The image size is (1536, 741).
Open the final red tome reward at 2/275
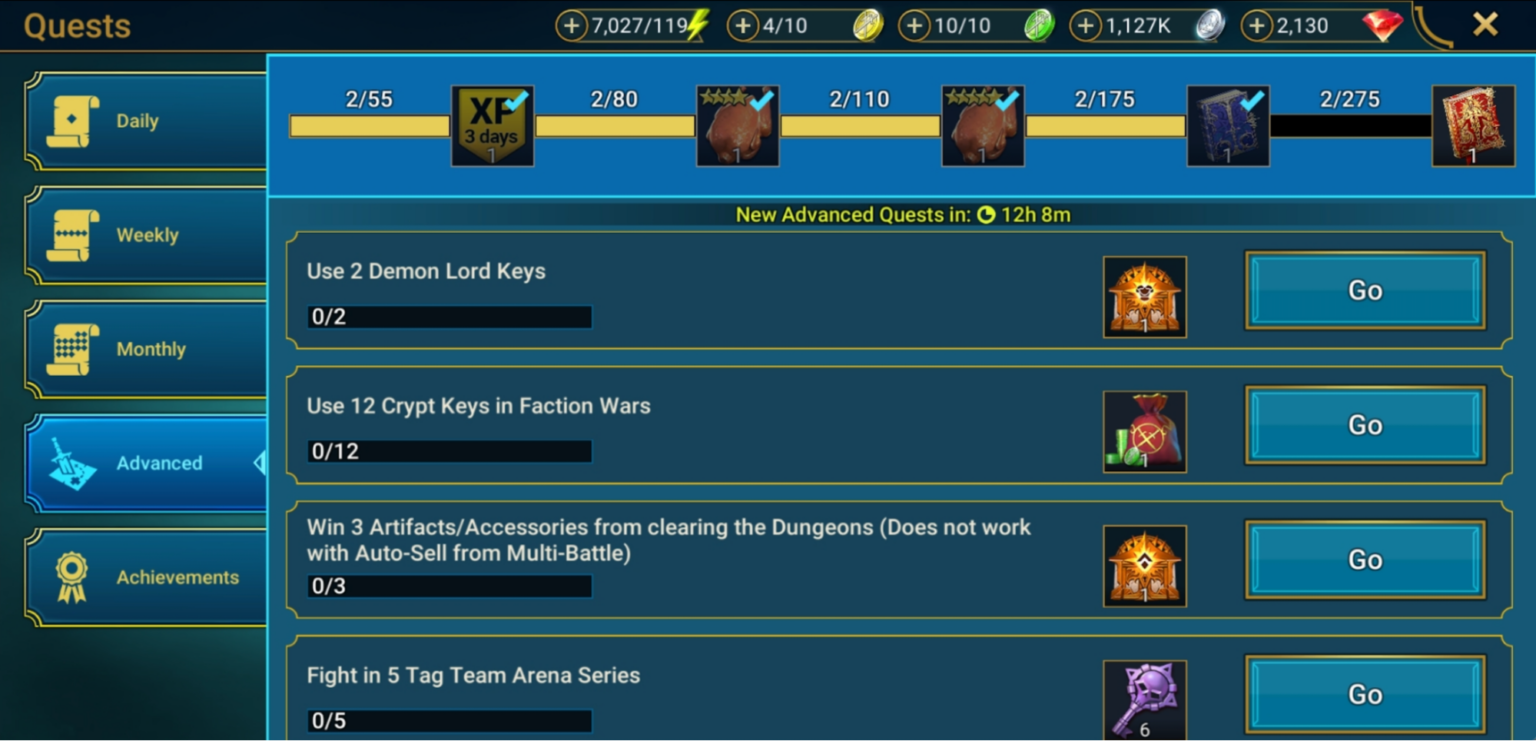point(1472,125)
